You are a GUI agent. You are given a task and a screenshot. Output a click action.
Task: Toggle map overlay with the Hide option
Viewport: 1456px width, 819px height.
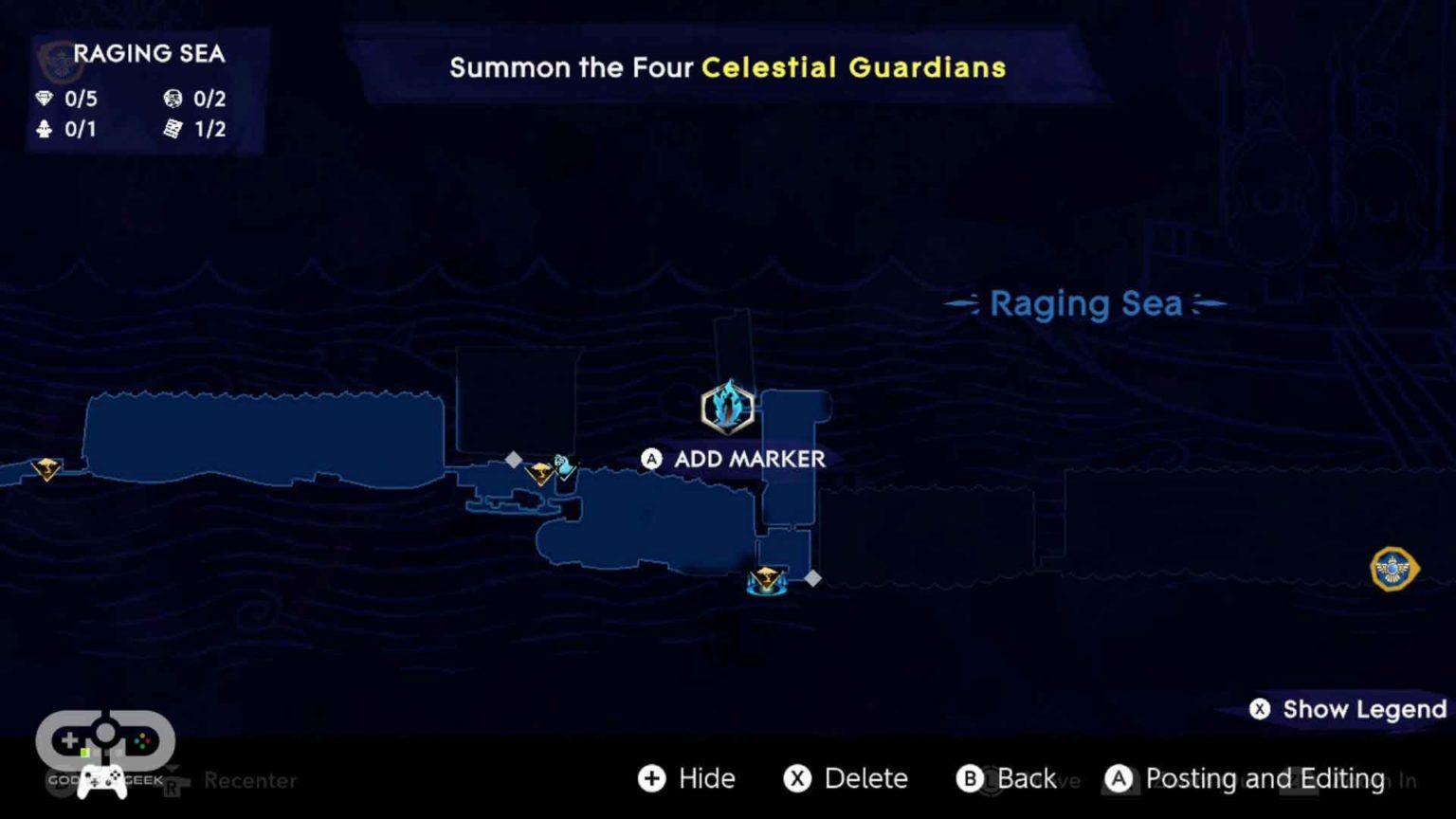click(x=686, y=778)
